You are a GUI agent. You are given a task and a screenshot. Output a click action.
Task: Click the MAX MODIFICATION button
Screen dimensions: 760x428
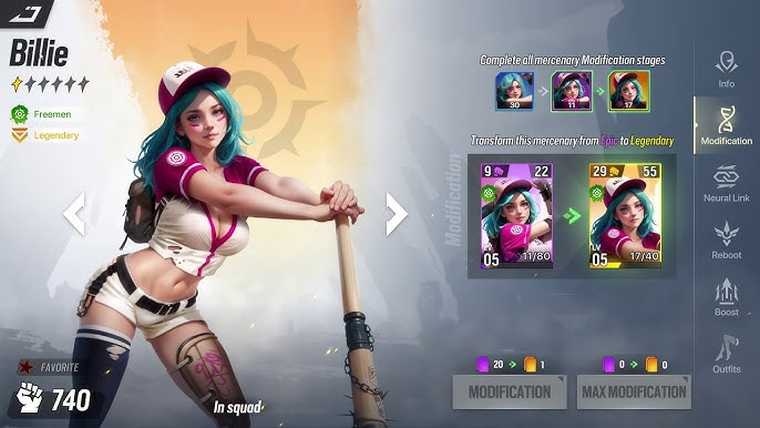(634, 391)
